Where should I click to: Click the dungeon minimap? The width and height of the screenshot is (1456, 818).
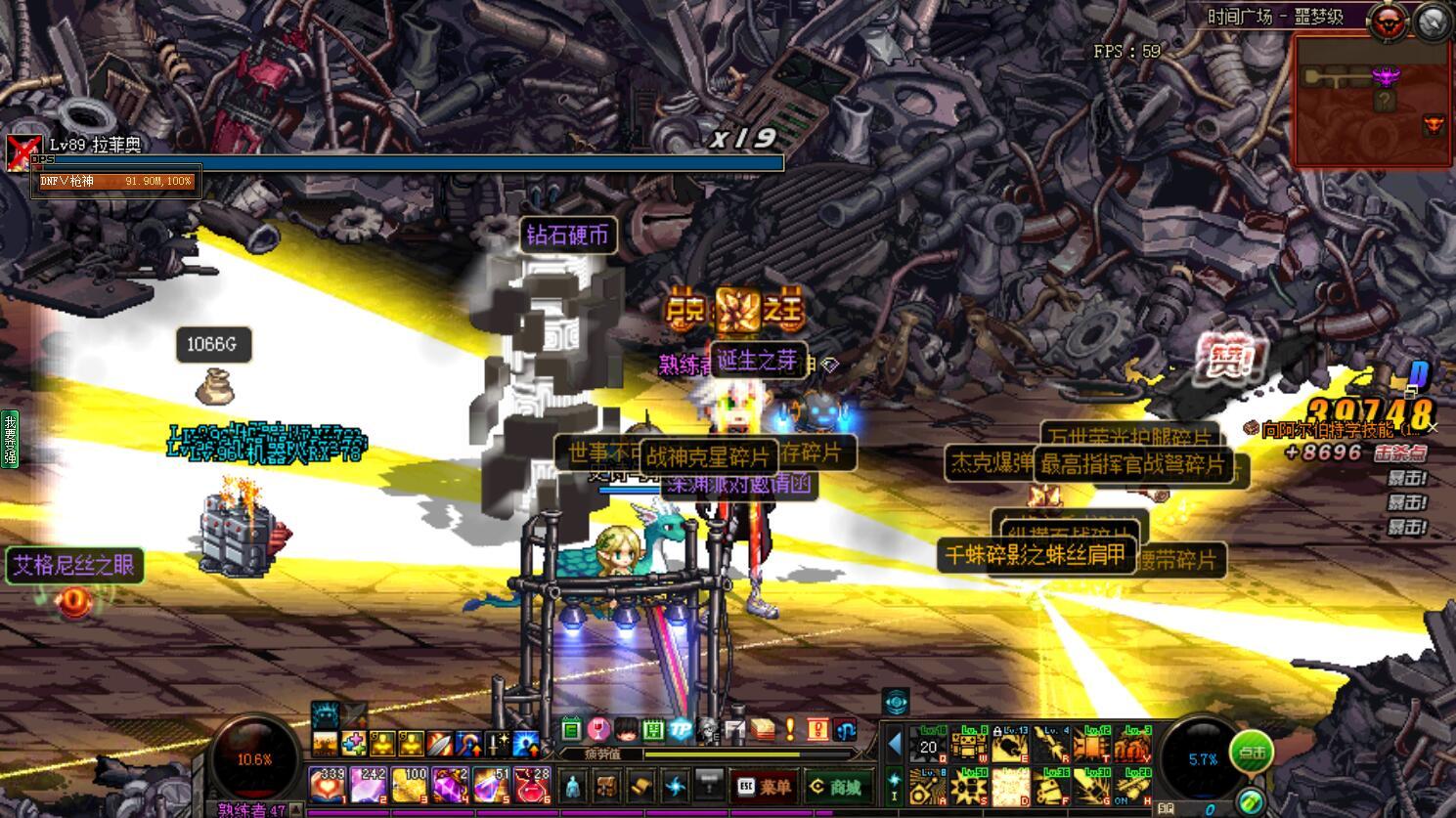(1371, 100)
